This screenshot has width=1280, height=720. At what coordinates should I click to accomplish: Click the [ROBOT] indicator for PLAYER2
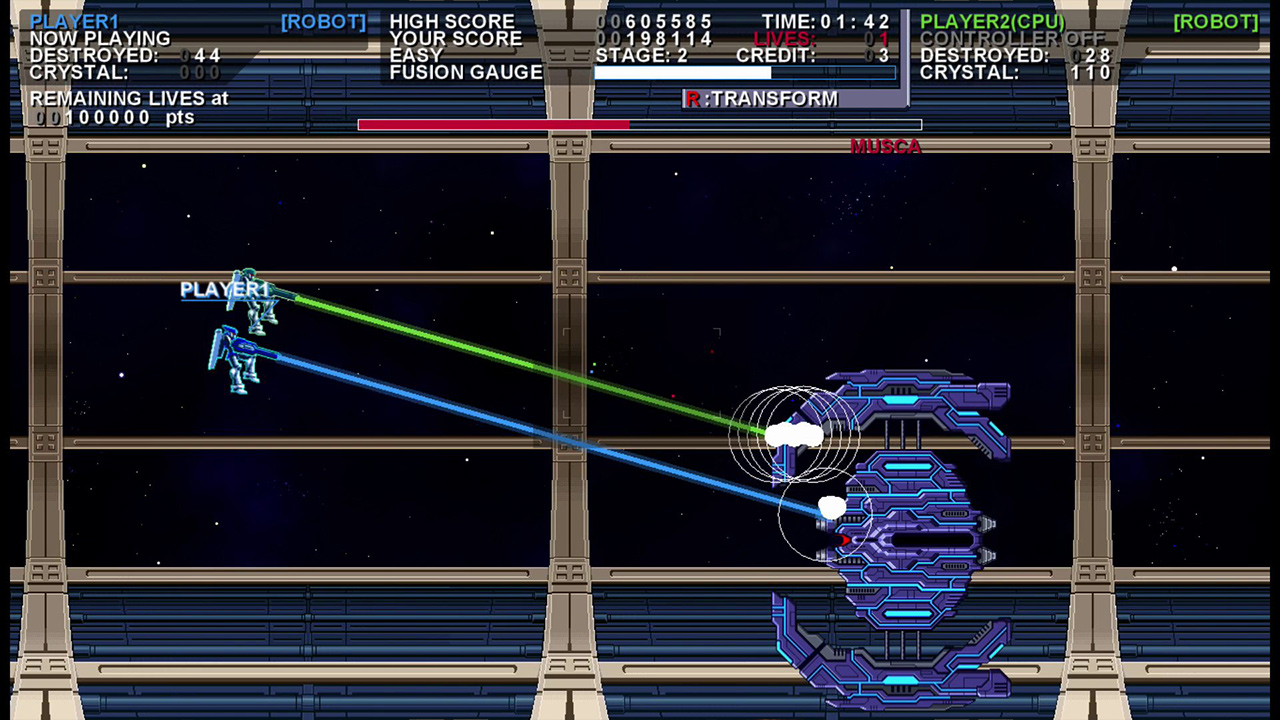pos(1216,21)
